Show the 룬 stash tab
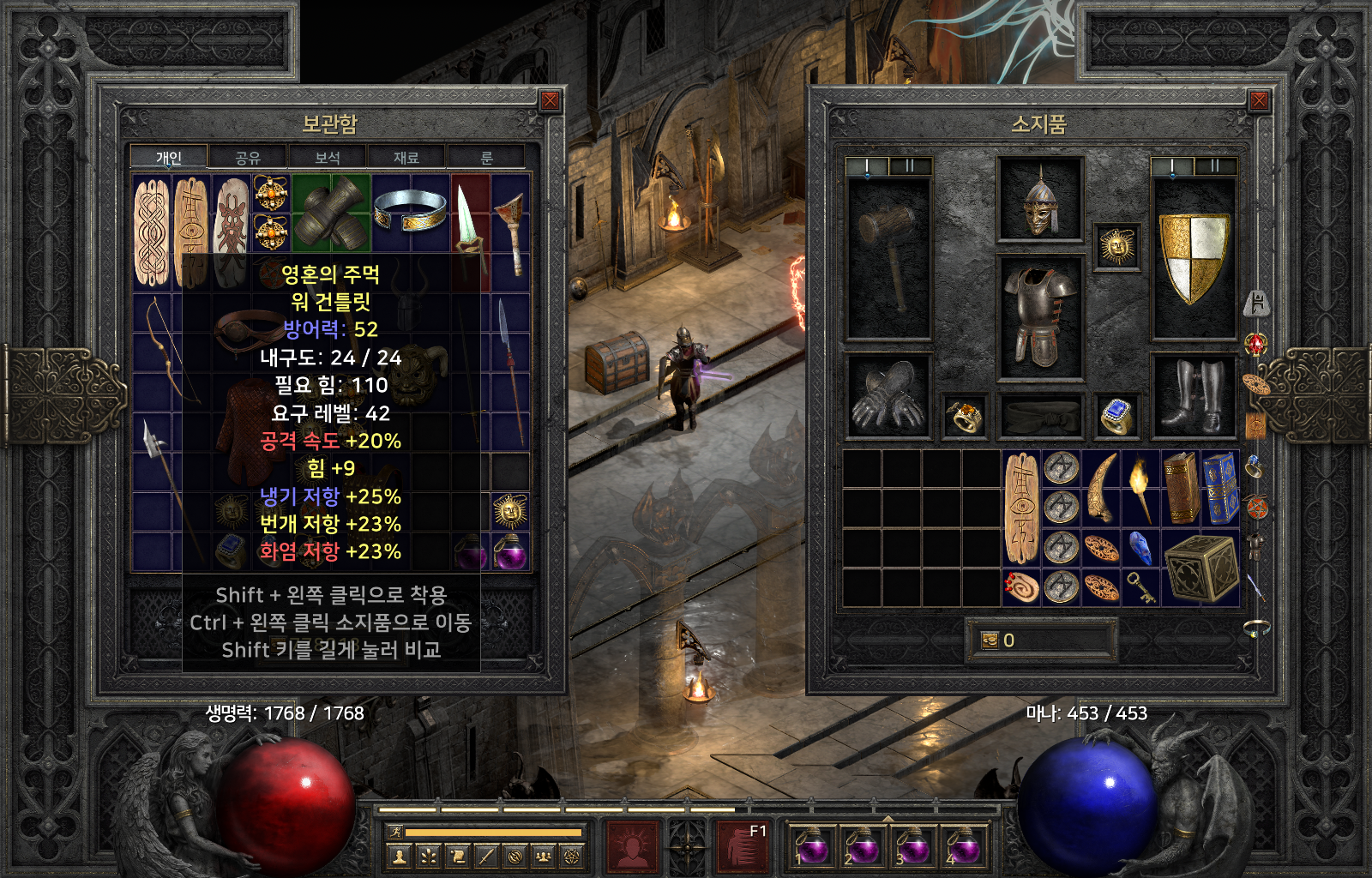Screen dimensions: 1372x878 pos(486,158)
